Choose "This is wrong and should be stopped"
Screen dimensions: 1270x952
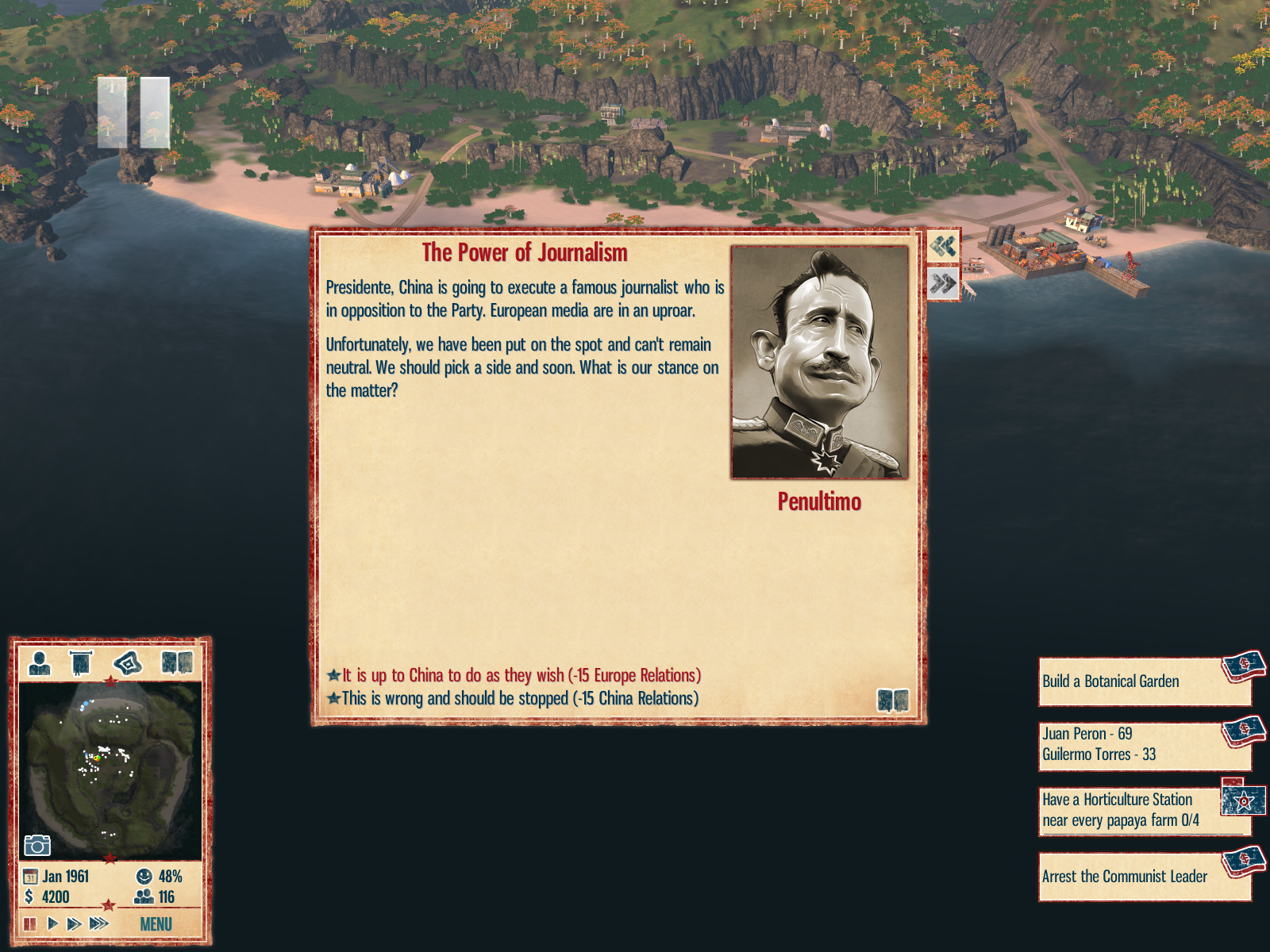click(x=519, y=698)
